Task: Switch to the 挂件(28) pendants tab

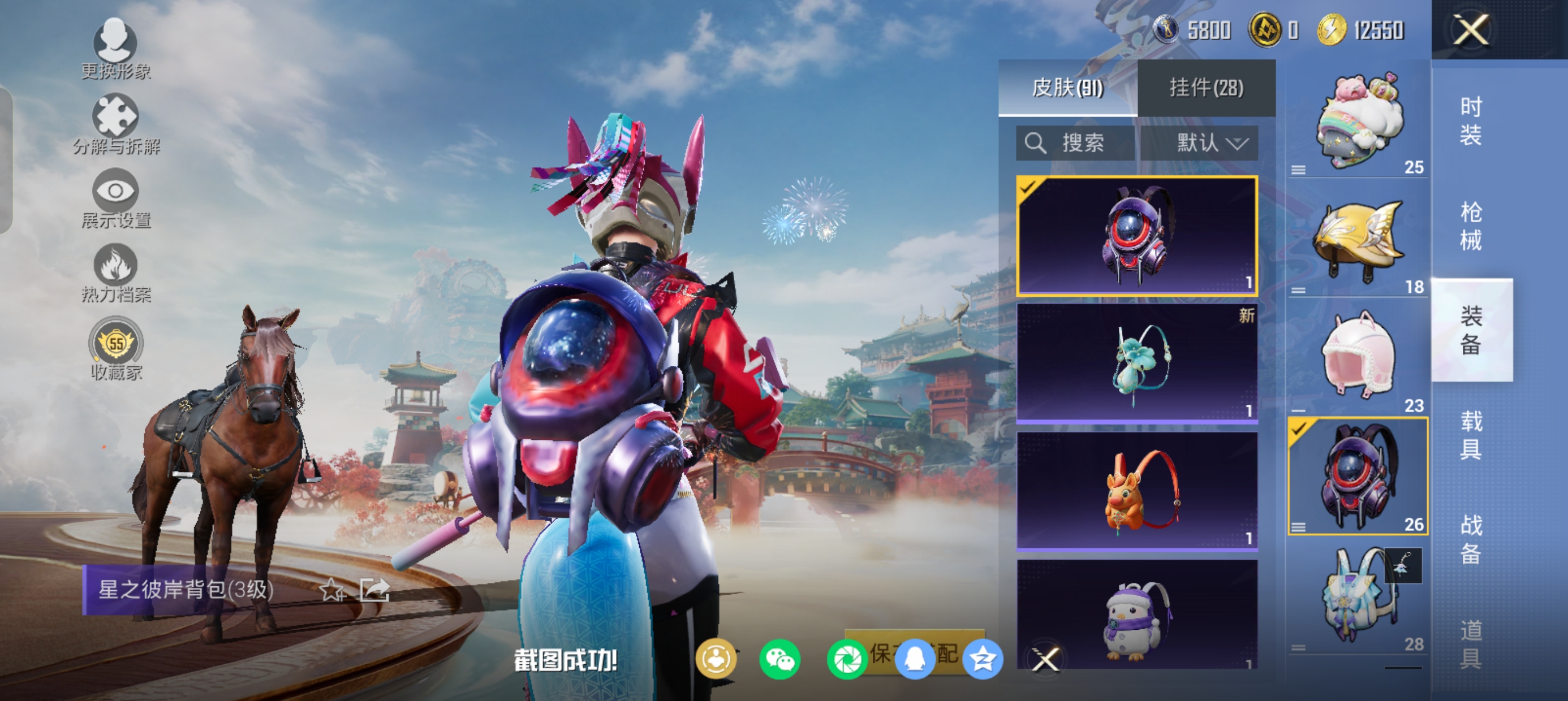Action: click(x=1206, y=88)
